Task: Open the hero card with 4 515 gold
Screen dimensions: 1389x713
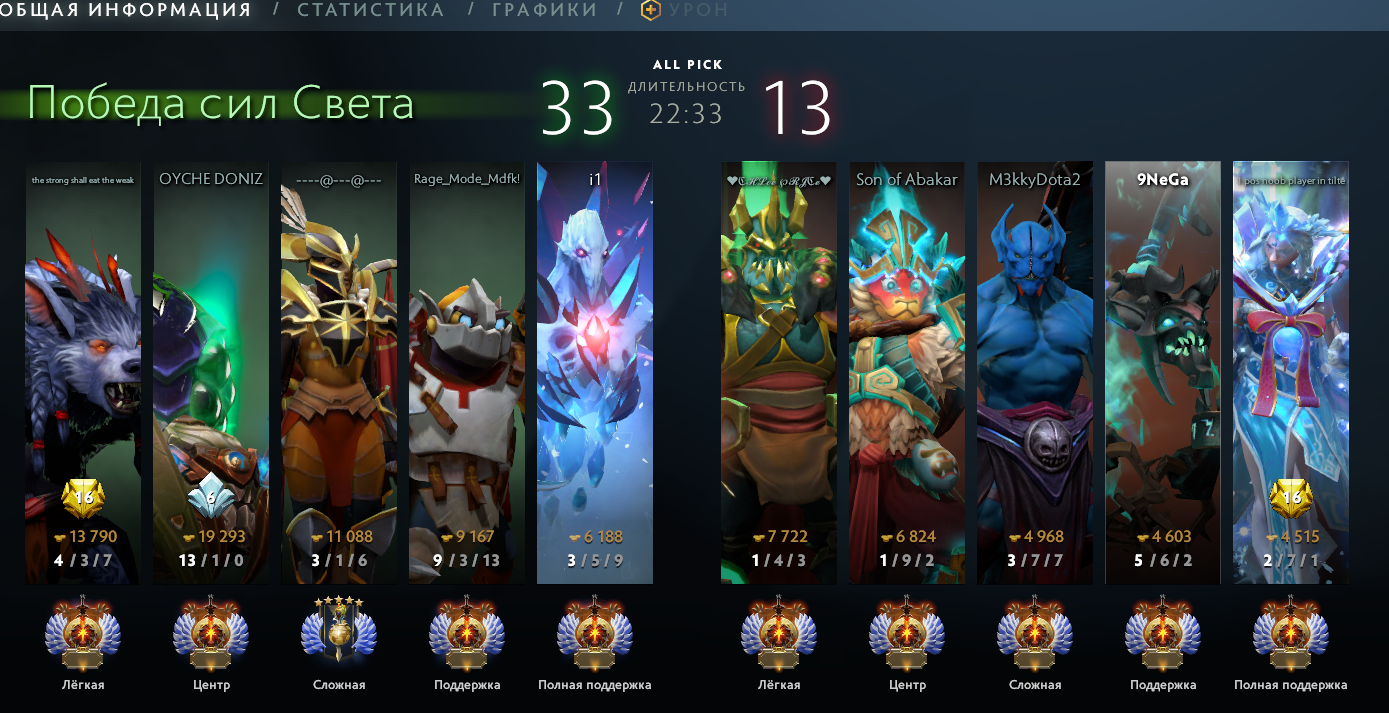Action: pyautogui.click(x=1291, y=372)
